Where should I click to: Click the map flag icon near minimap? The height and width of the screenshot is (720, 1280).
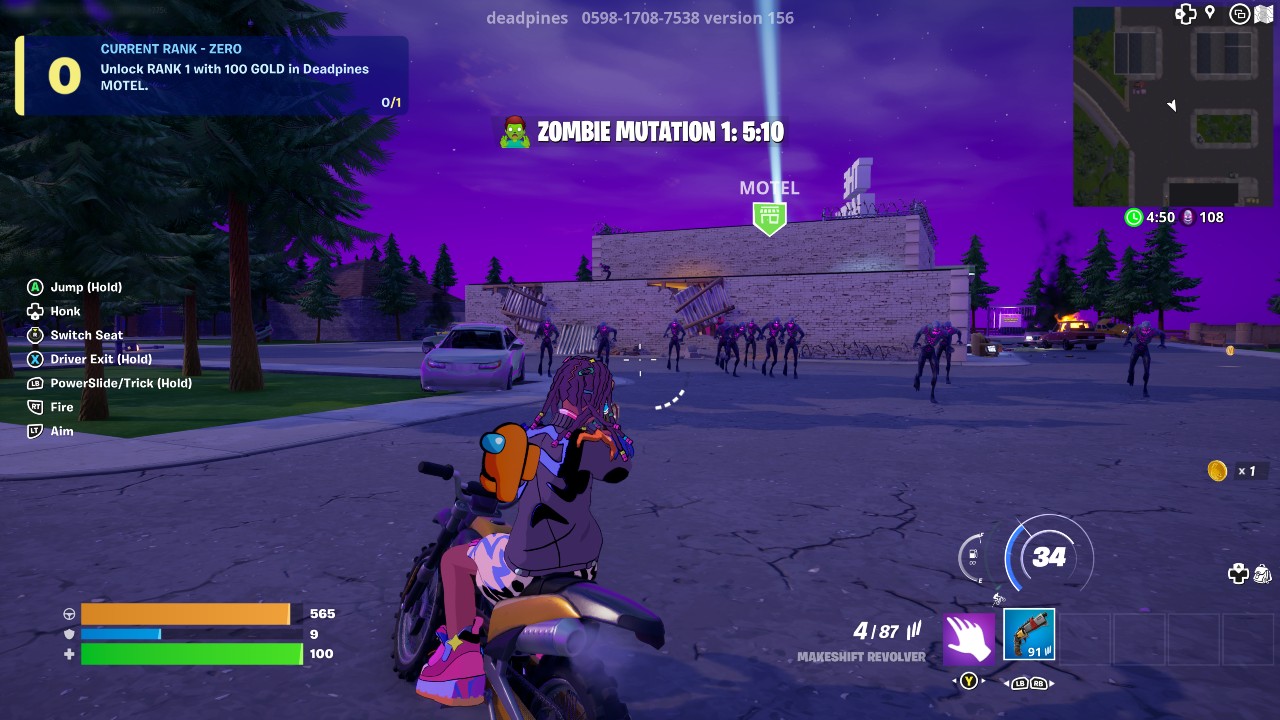1265,14
